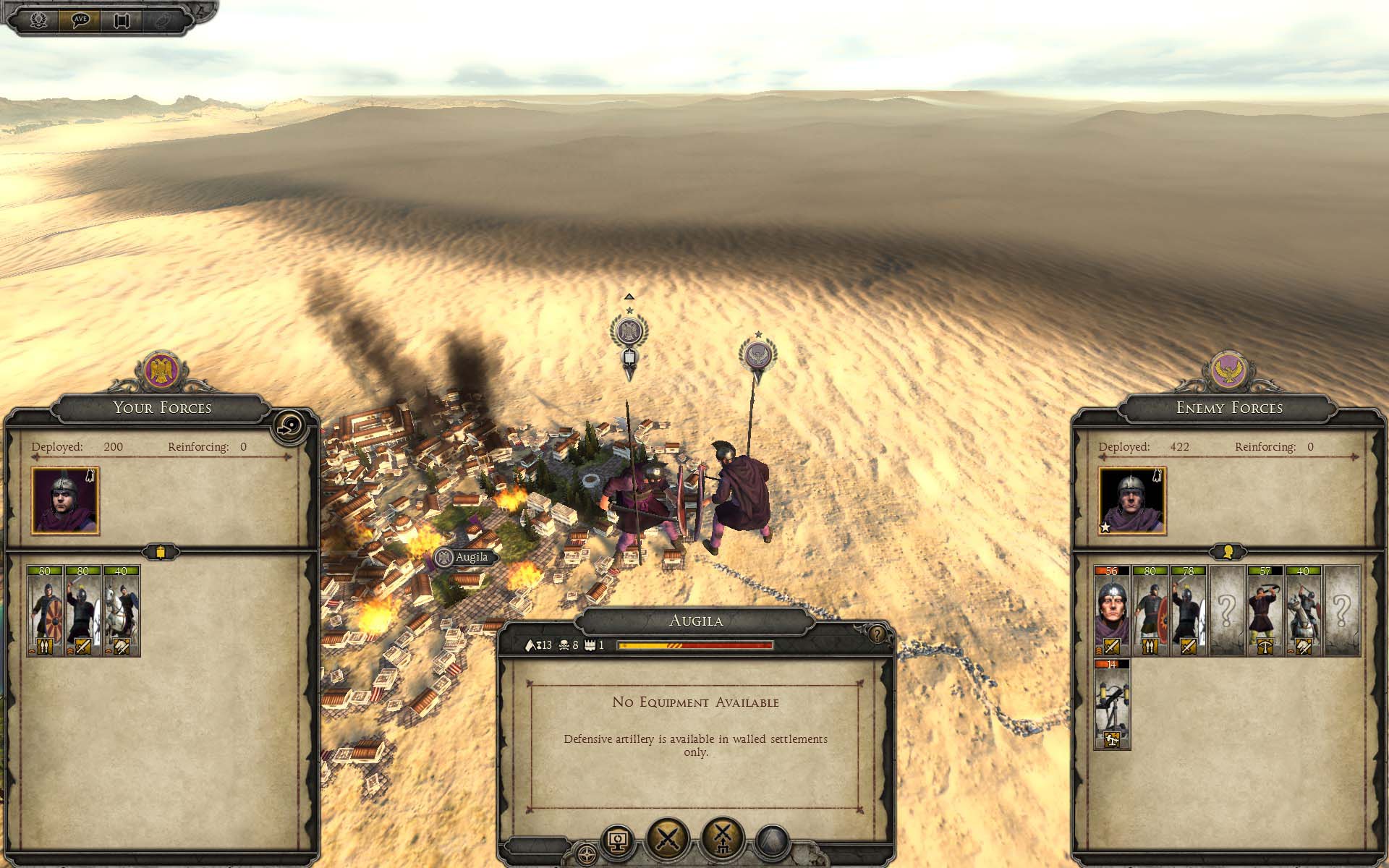Inspect the enemy cavalry unit card

click(1303, 611)
